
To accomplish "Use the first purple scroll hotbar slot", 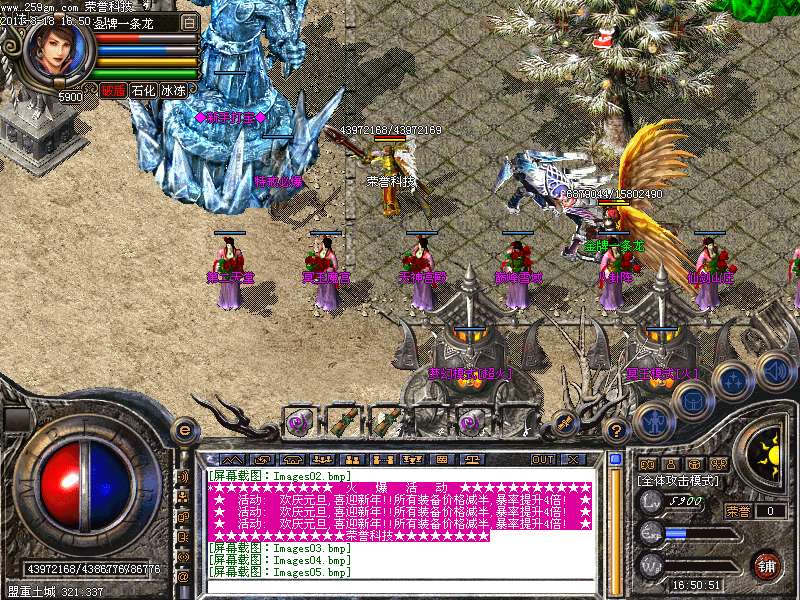I will [x=298, y=421].
